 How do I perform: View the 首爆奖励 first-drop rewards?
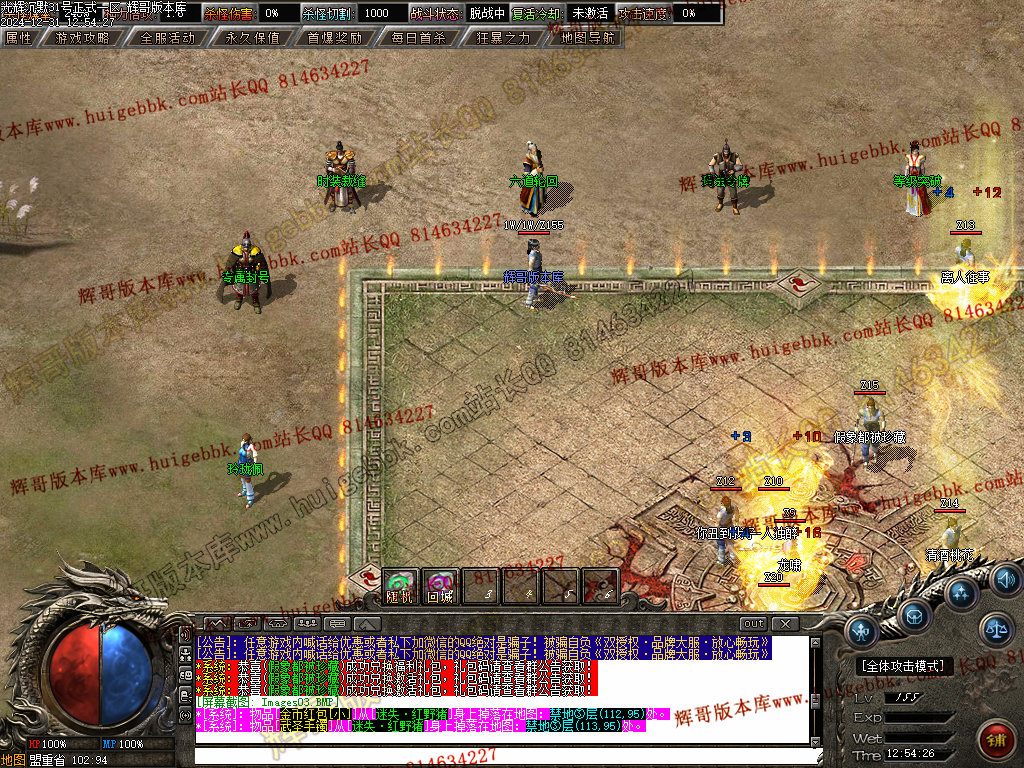[x=334, y=38]
